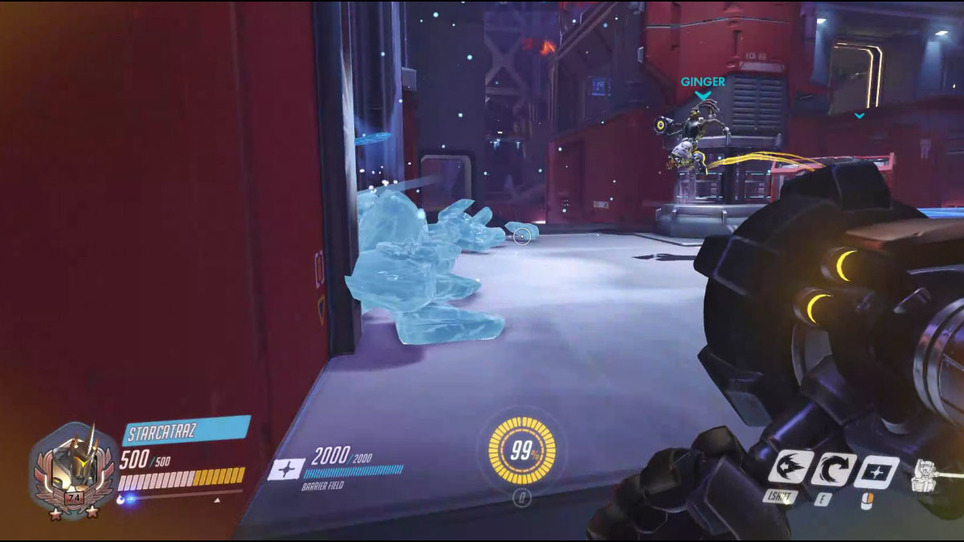
Task: Click the rocket hammer weapon icon
Action: click(926, 477)
